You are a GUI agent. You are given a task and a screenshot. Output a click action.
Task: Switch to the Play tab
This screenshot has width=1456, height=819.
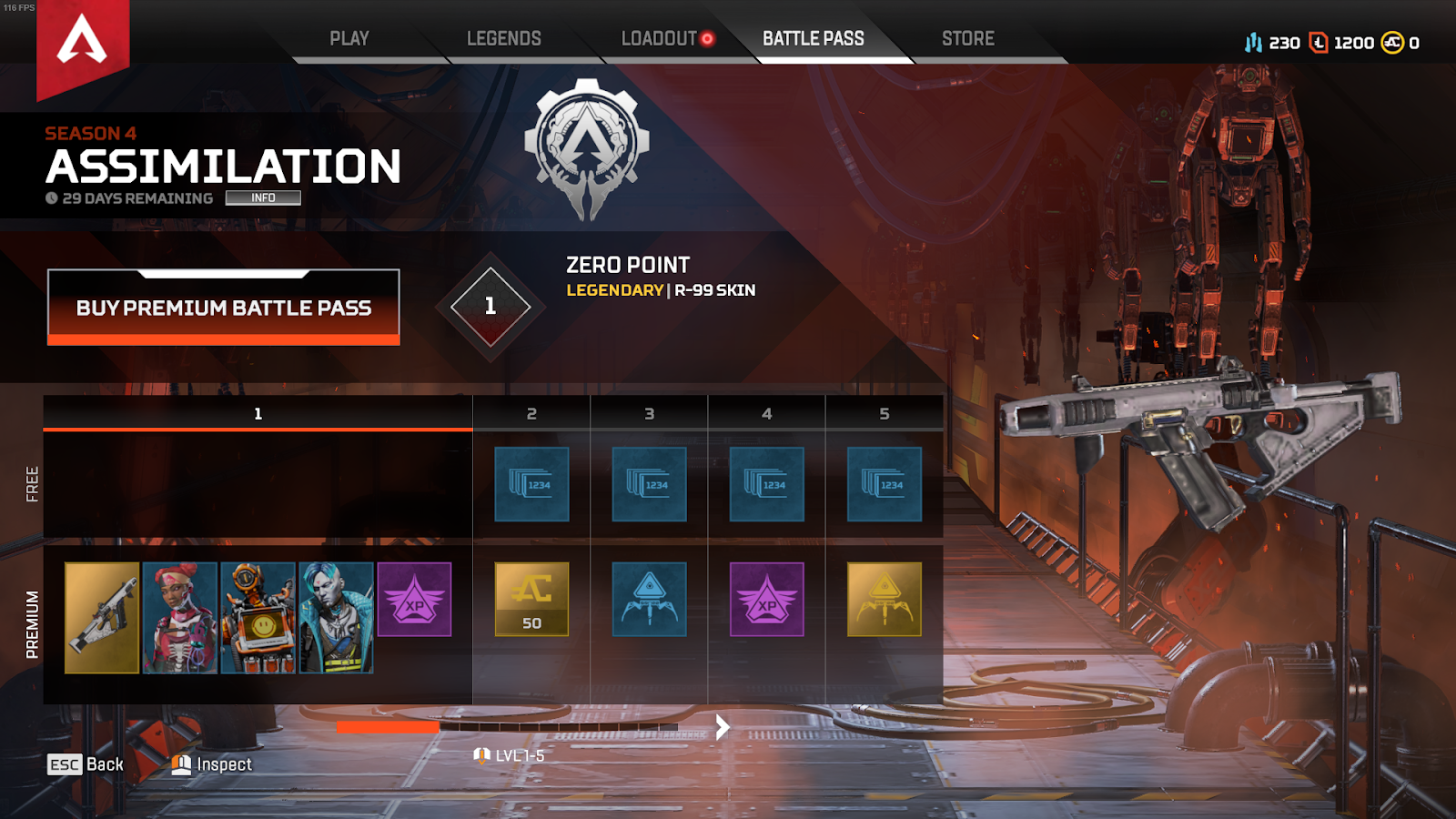349,39
